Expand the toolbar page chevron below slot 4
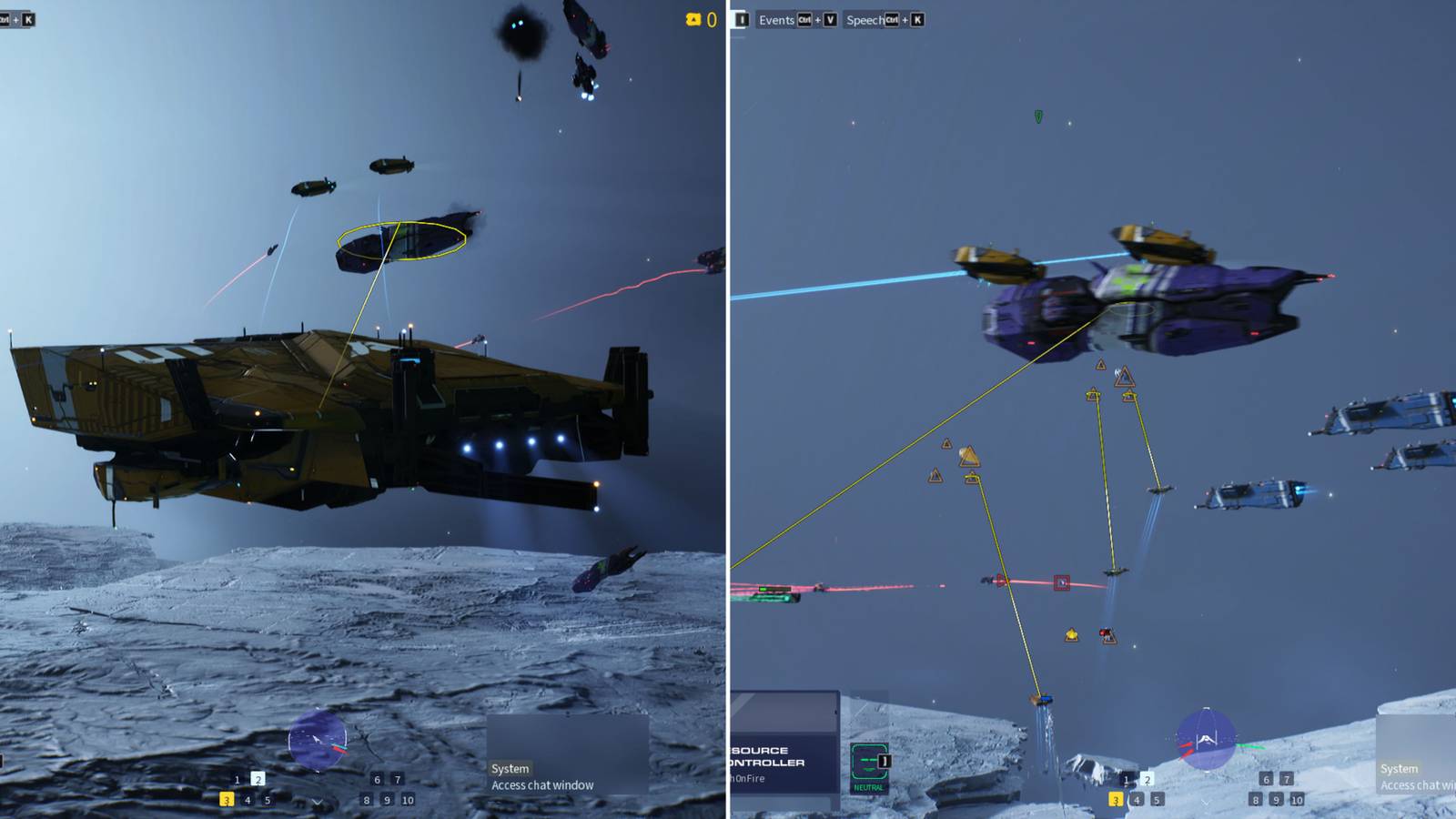The image size is (1456, 819). [317, 802]
